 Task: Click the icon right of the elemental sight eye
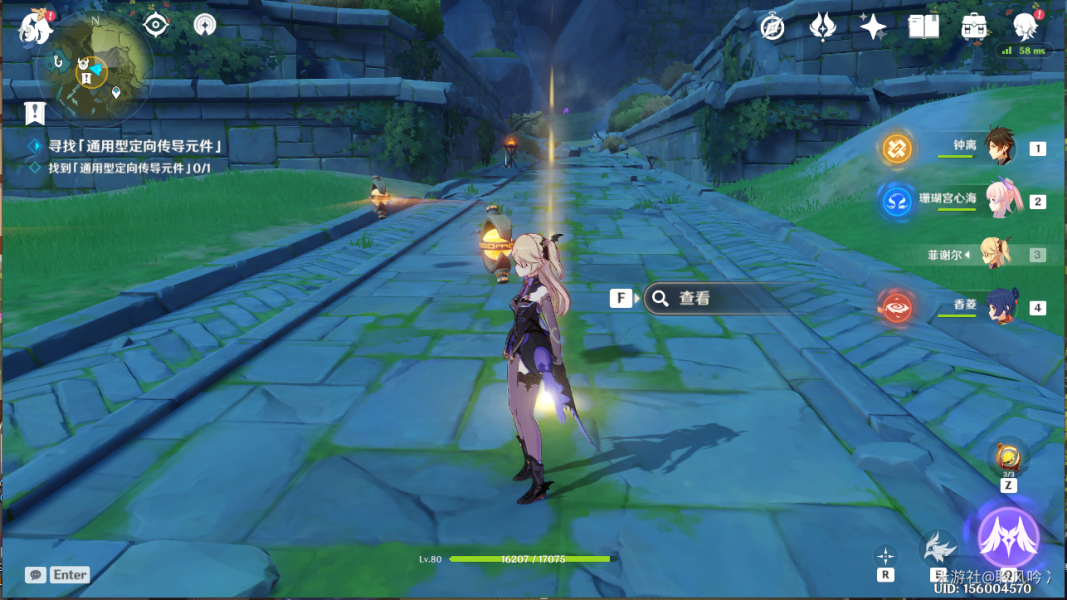(205, 25)
